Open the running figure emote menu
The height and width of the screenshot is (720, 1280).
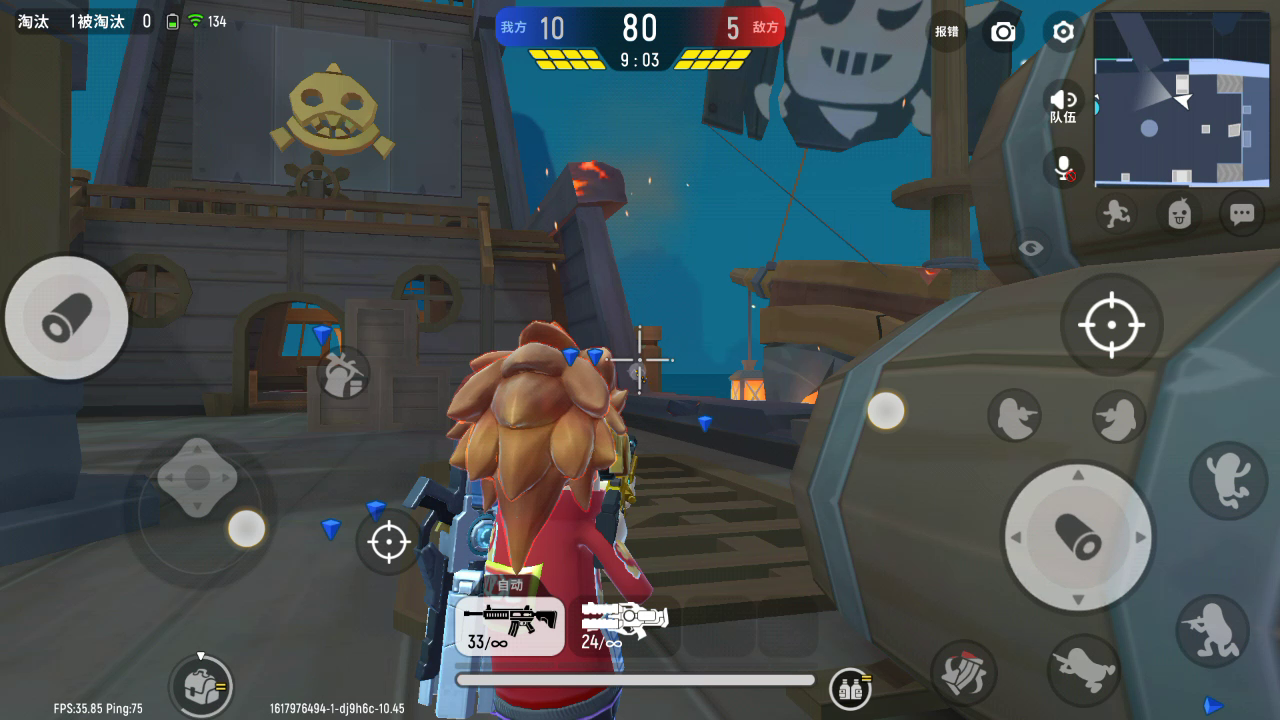click(1114, 213)
